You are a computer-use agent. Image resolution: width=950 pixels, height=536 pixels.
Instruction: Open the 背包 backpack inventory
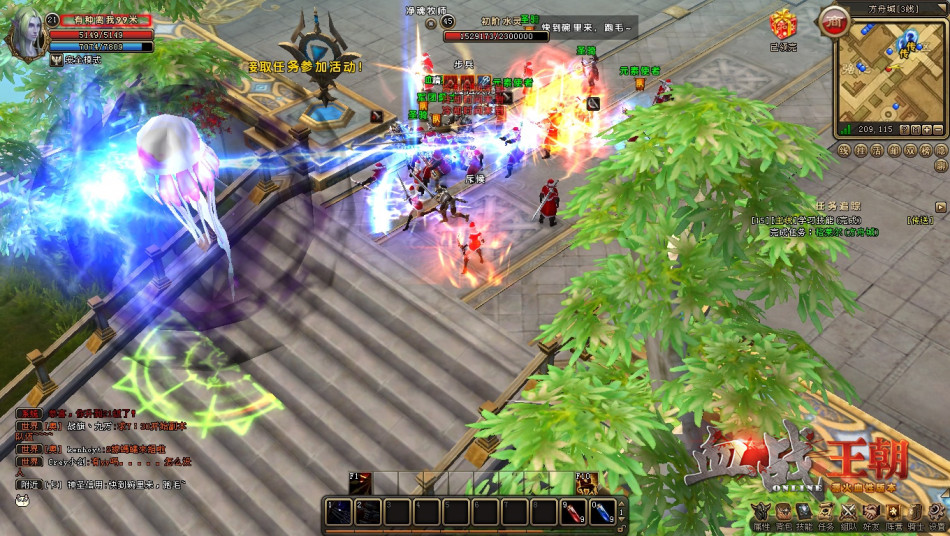click(x=783, y=513)
